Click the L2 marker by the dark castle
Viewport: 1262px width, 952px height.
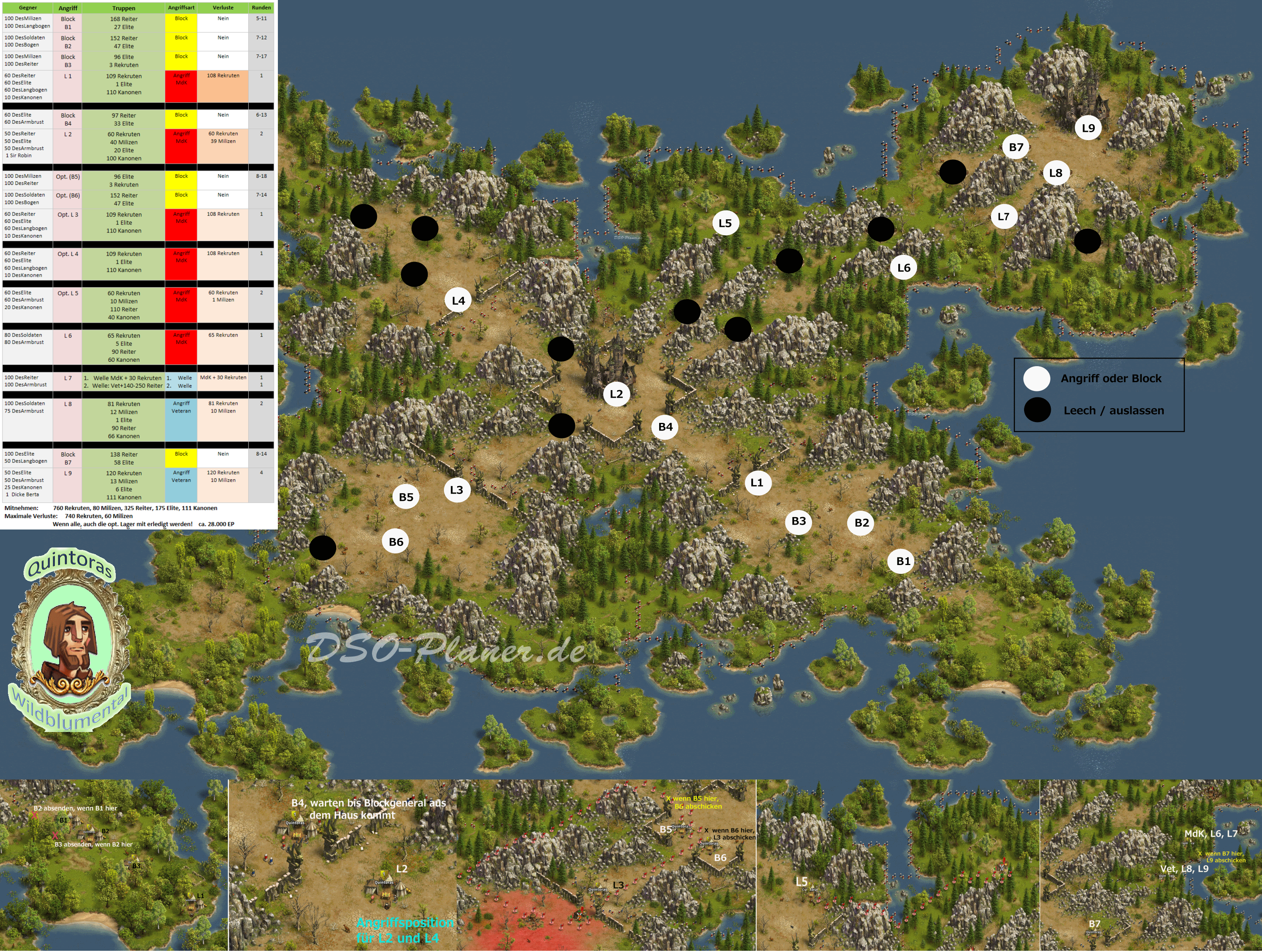[x=616, y=394]
